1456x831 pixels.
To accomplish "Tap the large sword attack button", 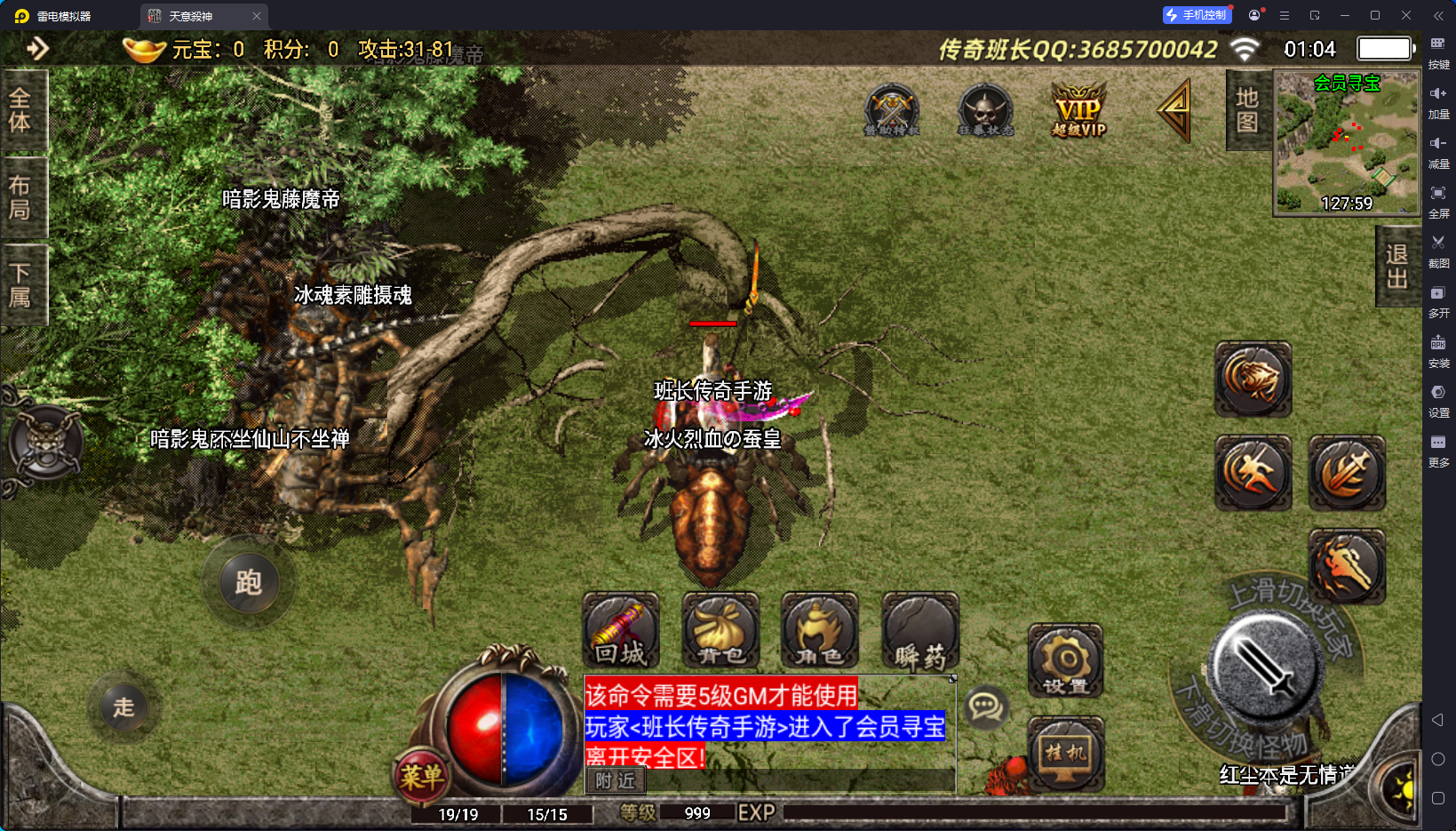I will [x=1265, y=667].
